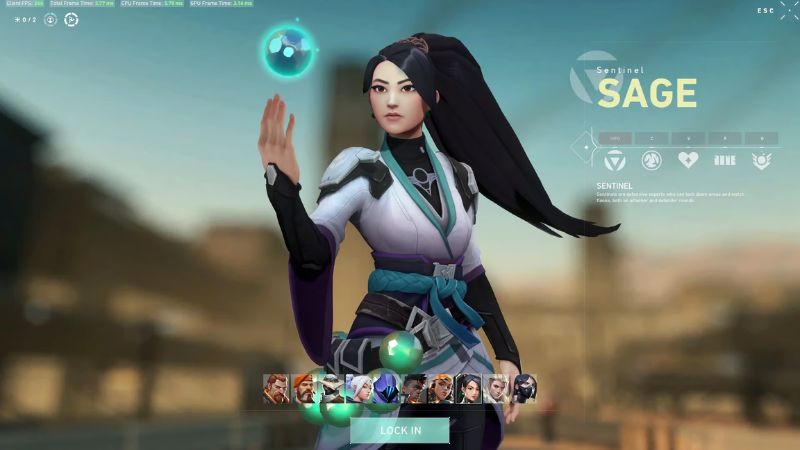
Task: Lock in Sage with the LOCK IN button
Action: (400, 431)
